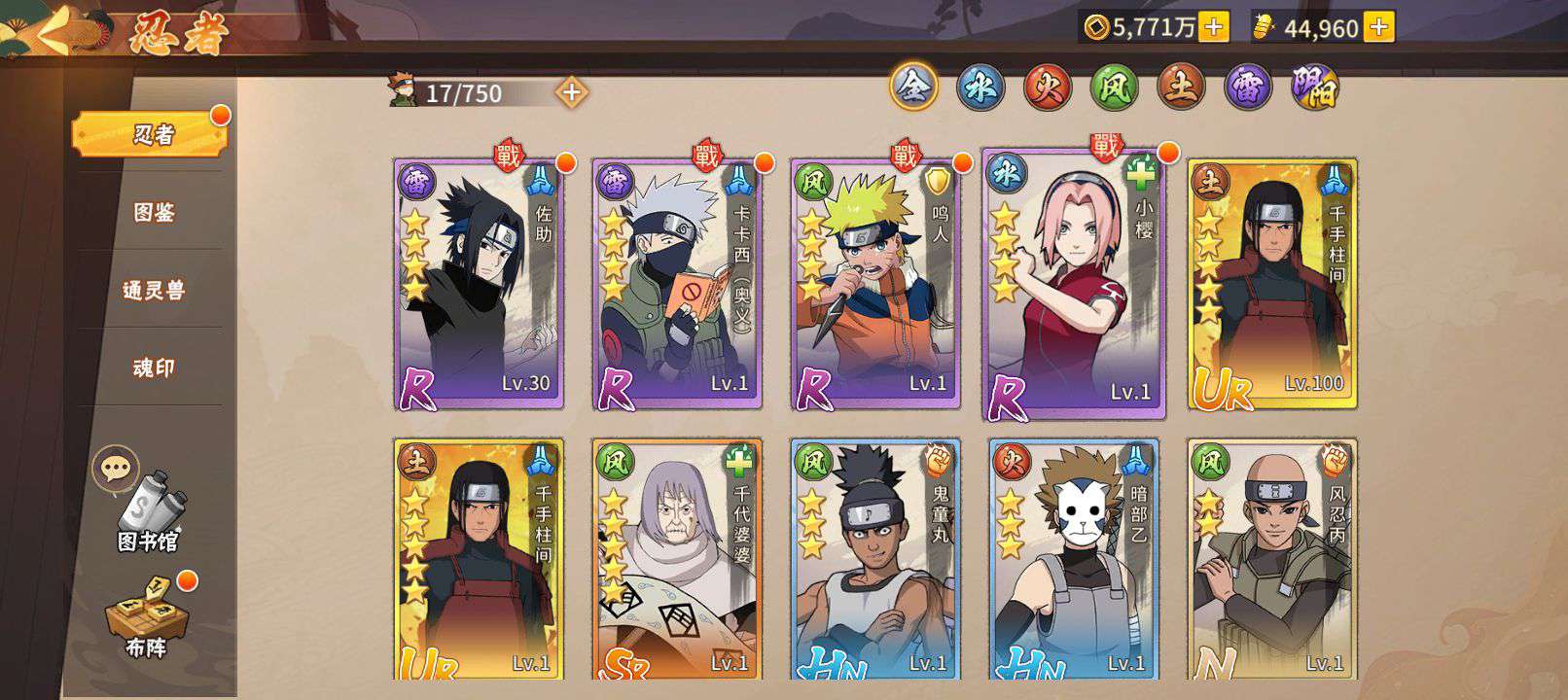Open the chat bubble icon

pos(115,469)
